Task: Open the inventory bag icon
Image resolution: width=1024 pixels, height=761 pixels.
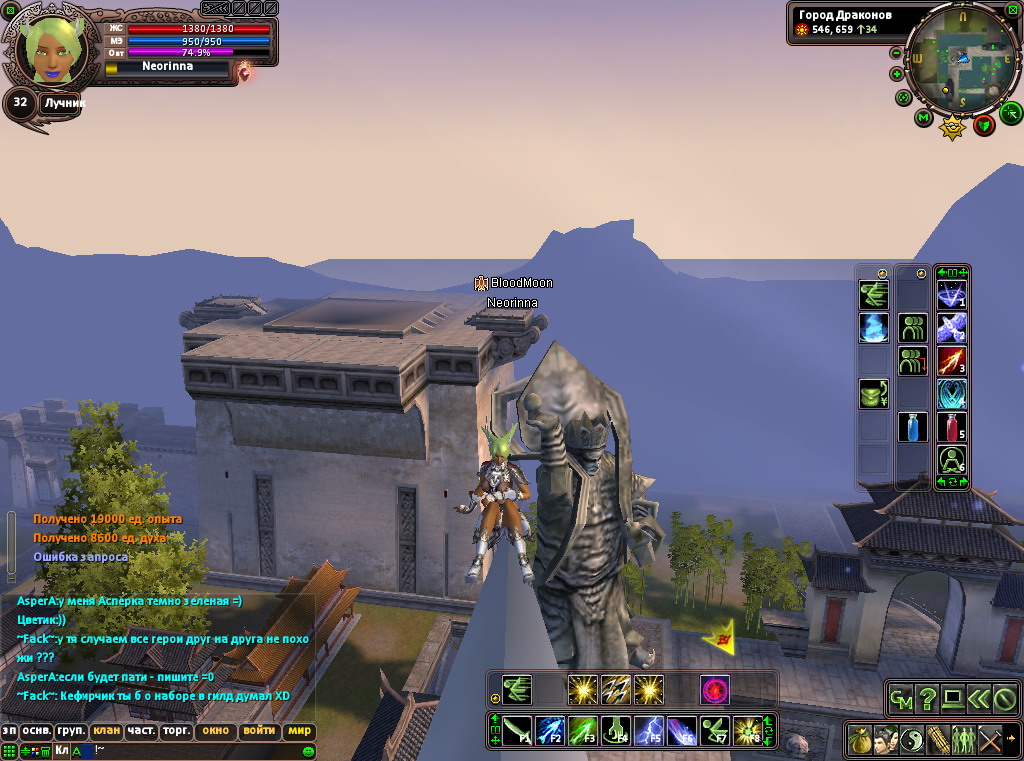Action: pyautogui.click(x=861, y=740)
